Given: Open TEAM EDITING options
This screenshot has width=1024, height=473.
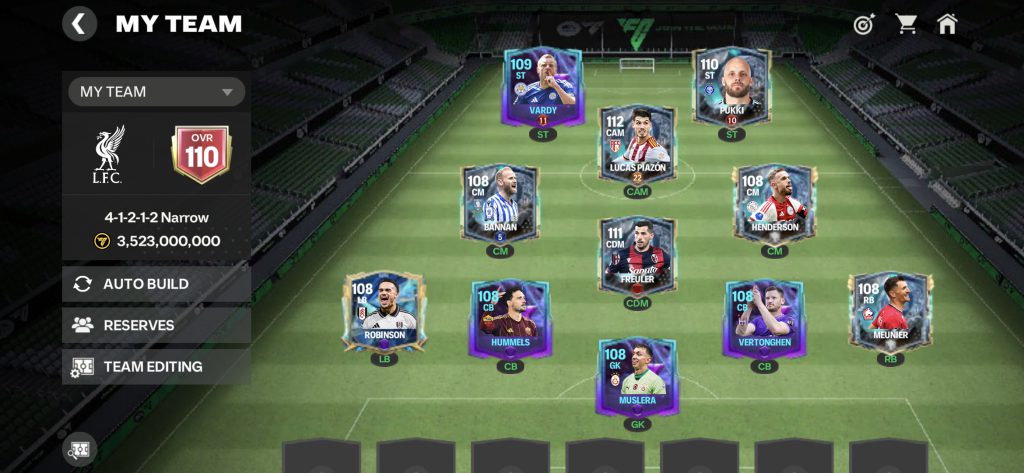Looking at the screenshot, I should pyautogui.click(x=156, y=367).
